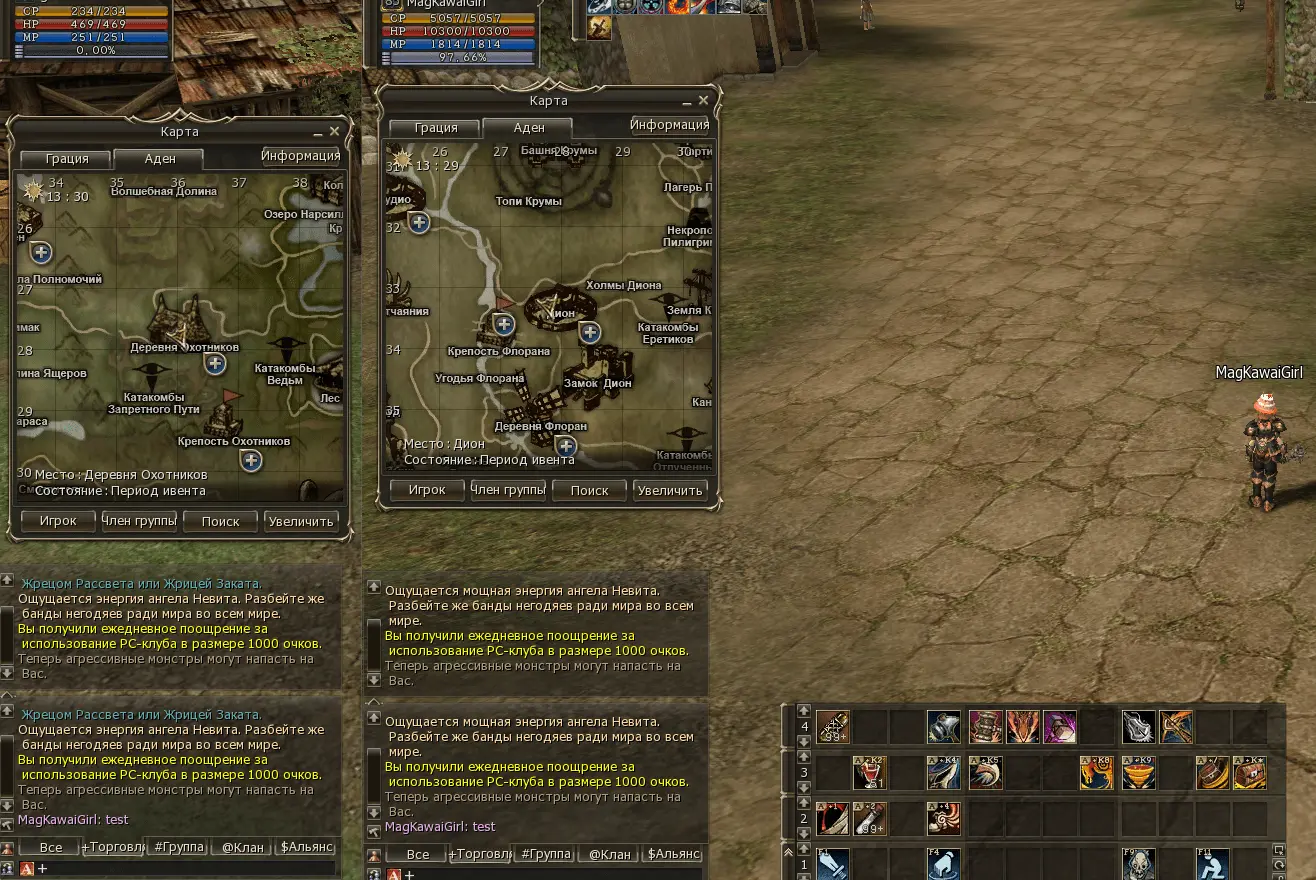Click Поиск in the Деревня Охотников map window

tap(220, 521)
